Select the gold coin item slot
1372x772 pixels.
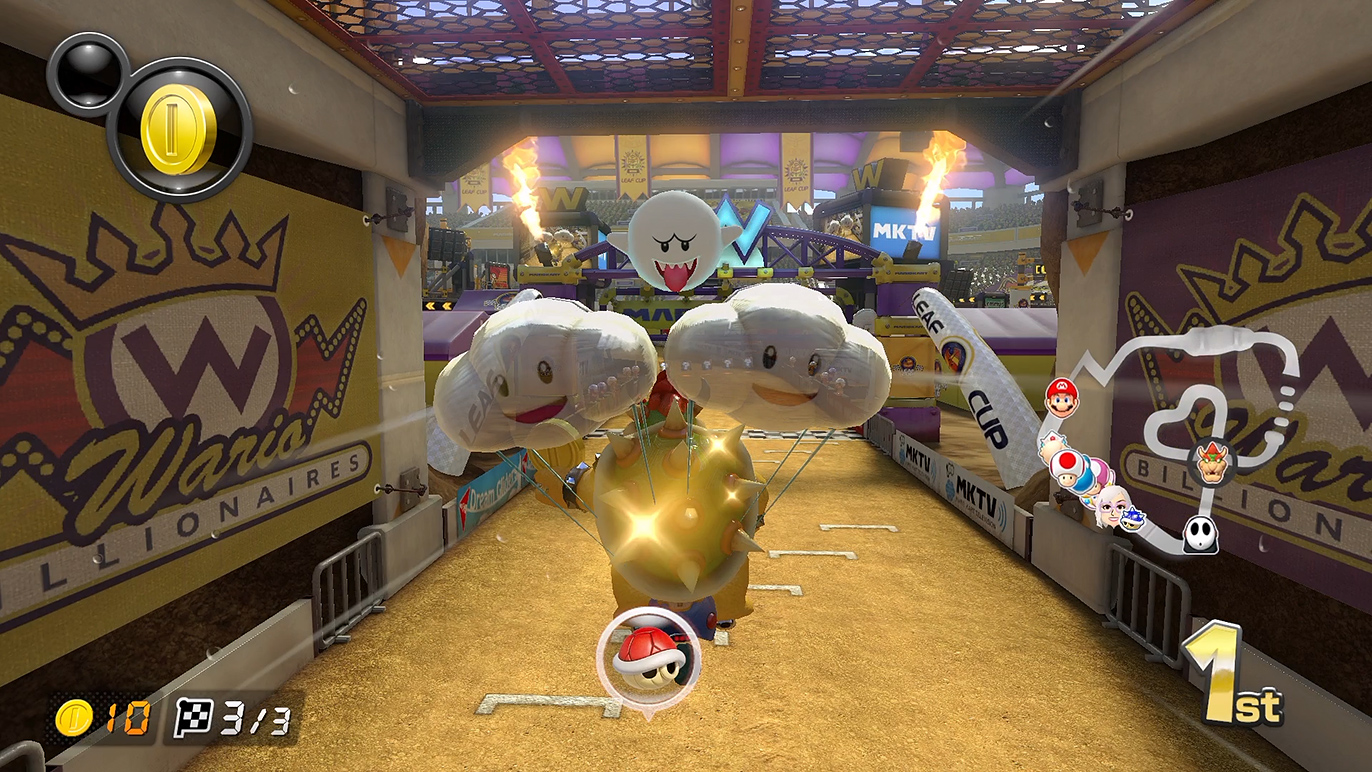click(179, 129)
